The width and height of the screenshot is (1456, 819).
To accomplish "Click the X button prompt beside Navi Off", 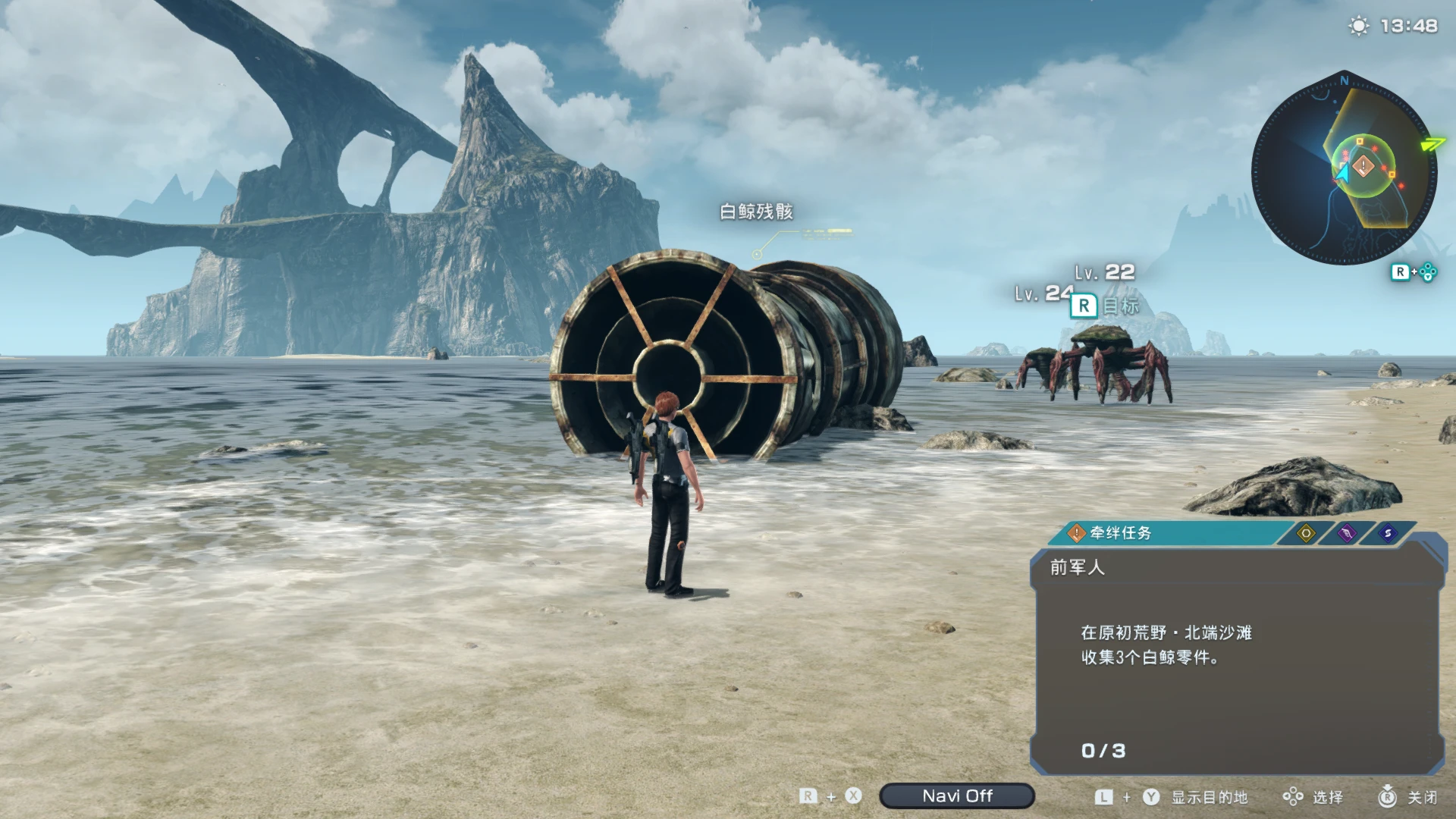I will [x=855, y=796].
